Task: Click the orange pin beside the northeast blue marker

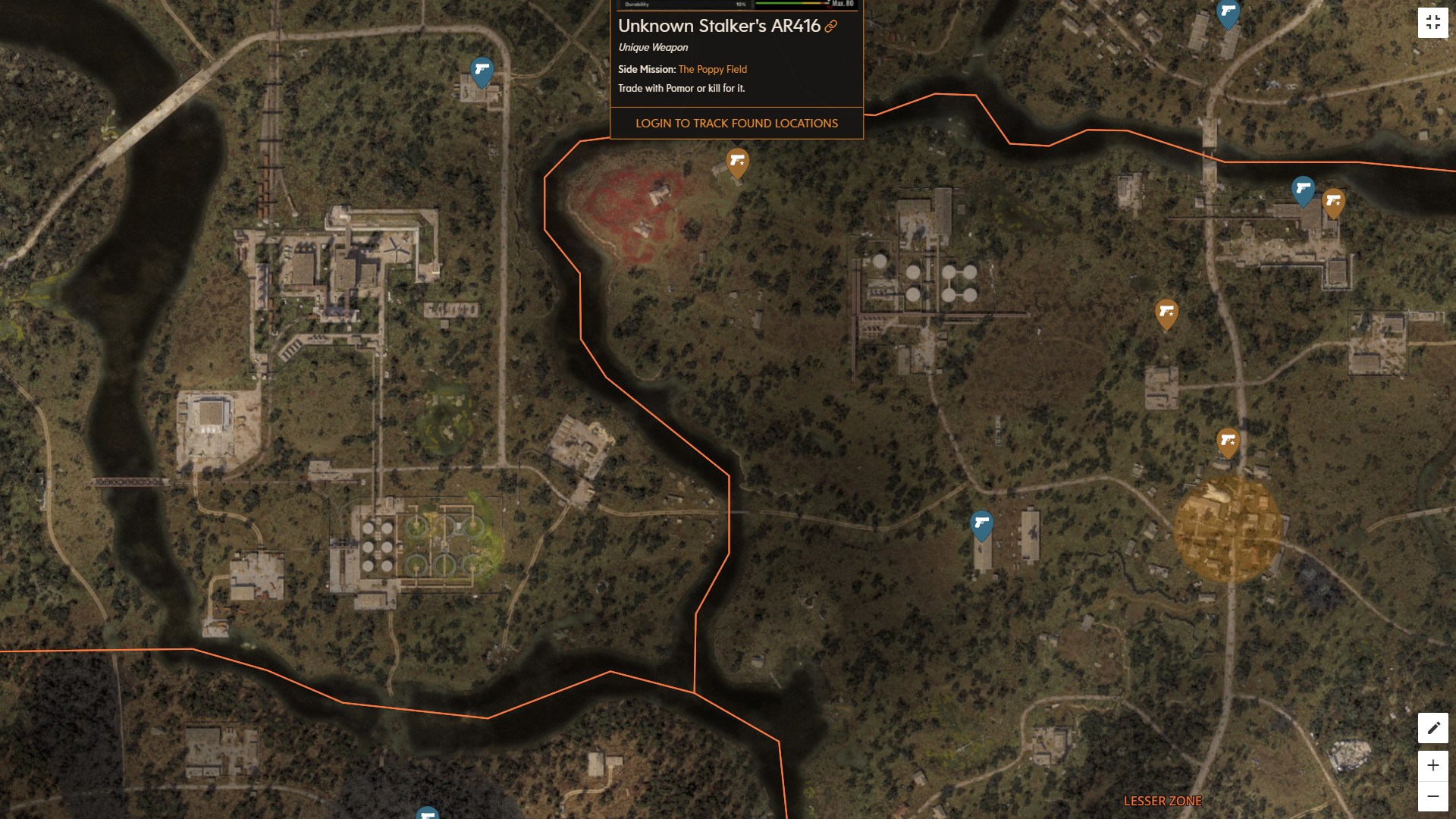Action: [x=1333, y=201]
